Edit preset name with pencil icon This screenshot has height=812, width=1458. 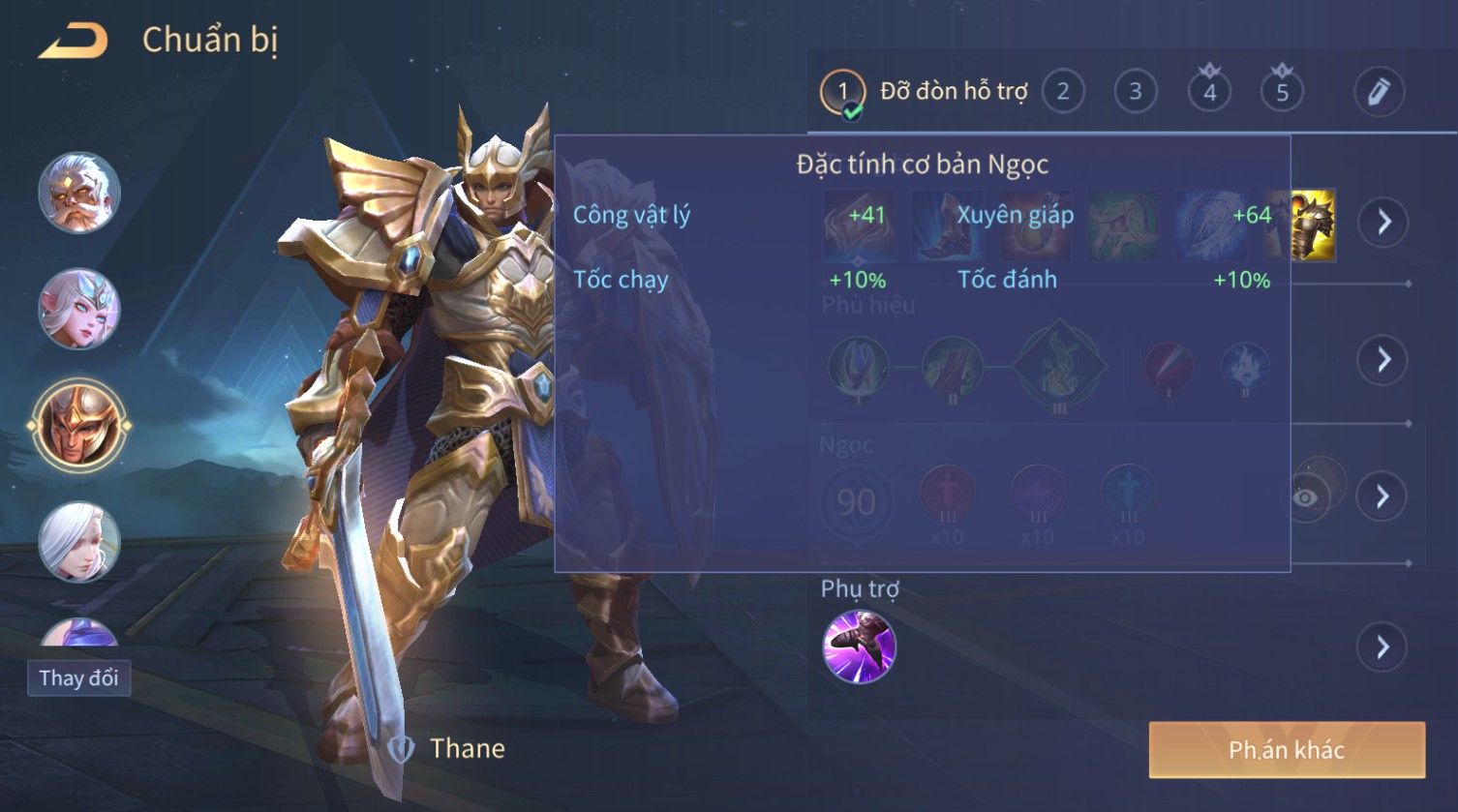click(1379, 93)
